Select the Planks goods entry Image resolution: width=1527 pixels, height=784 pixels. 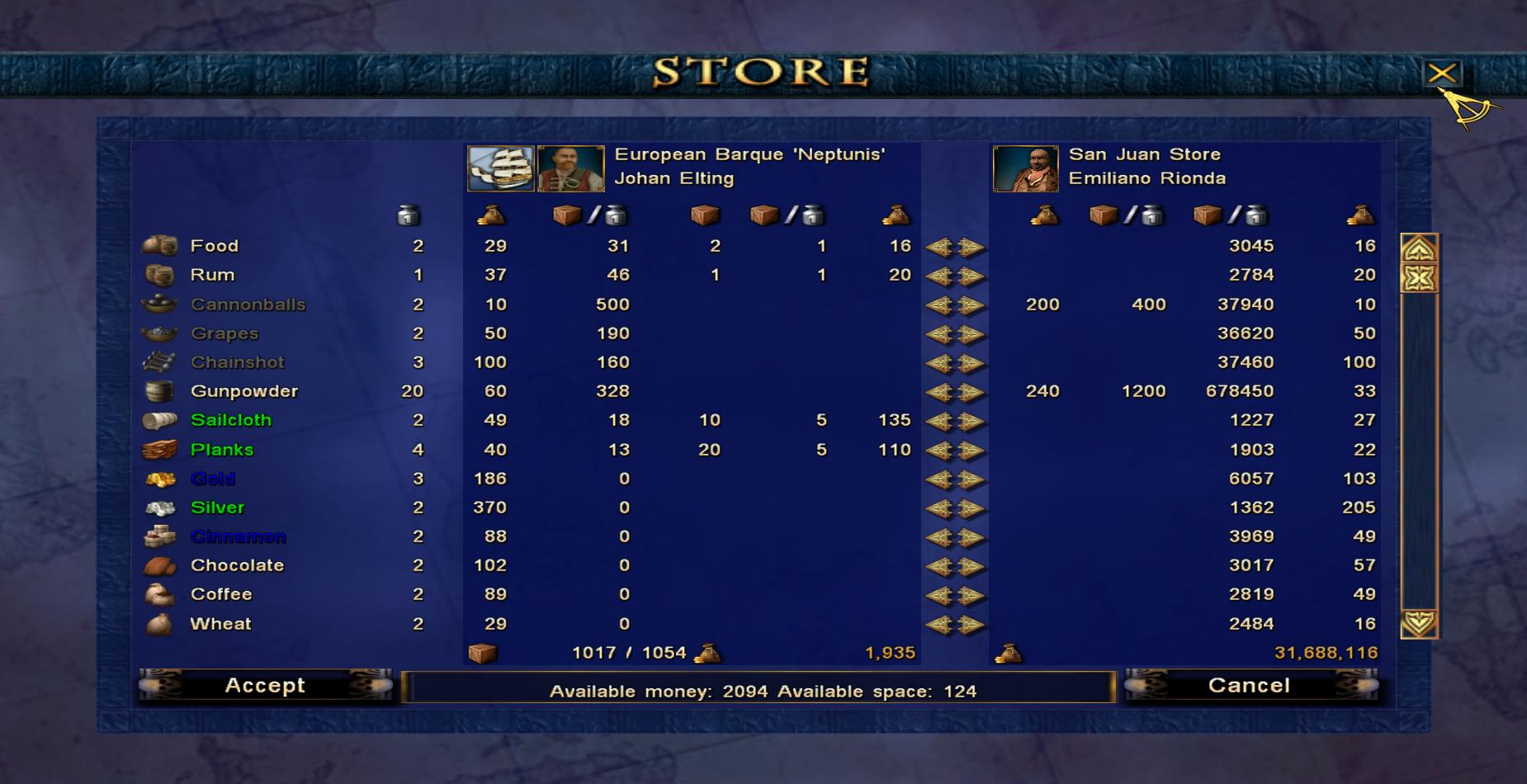221,450
